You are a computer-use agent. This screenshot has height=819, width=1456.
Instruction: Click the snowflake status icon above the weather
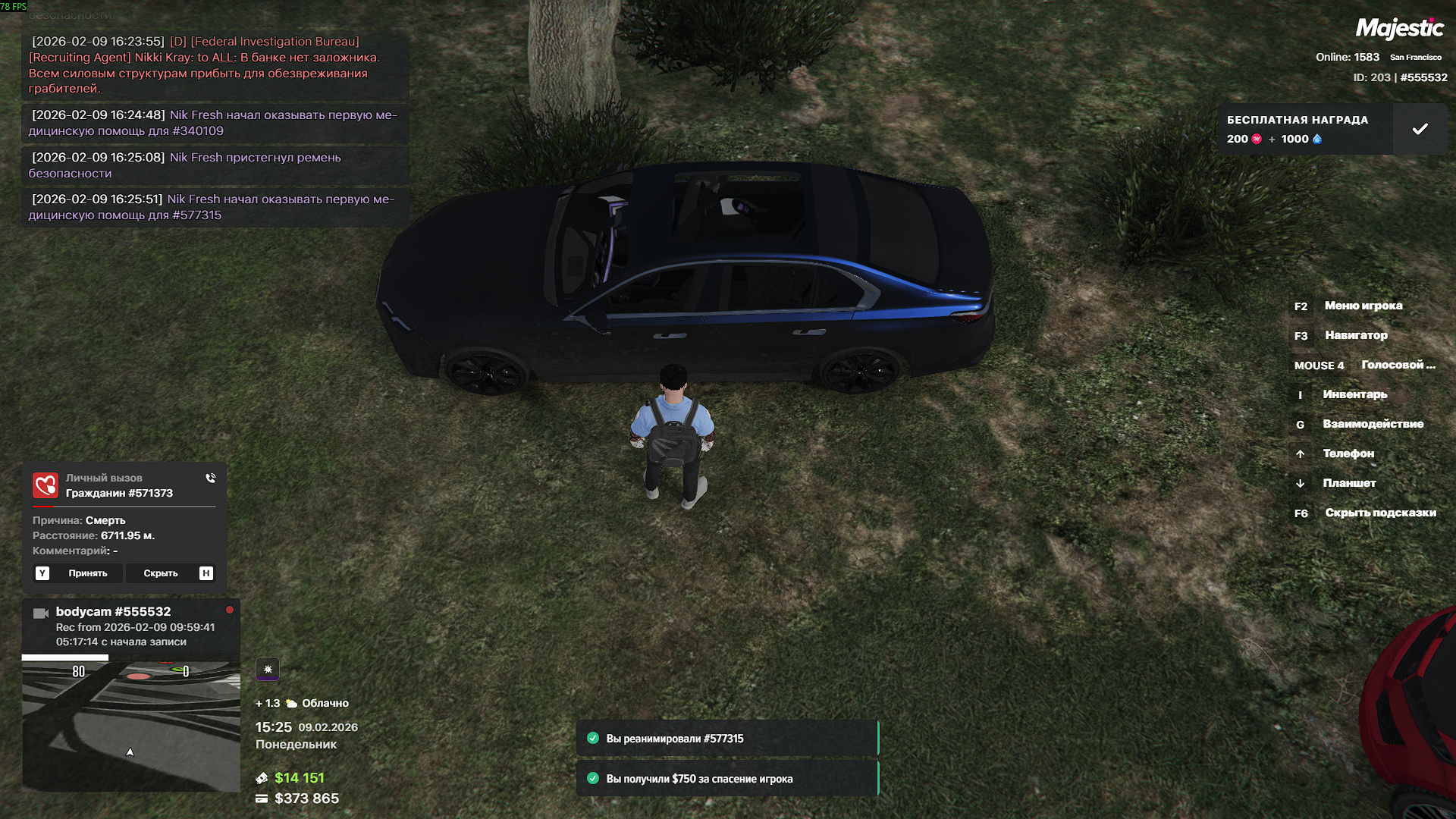(268, 669)
